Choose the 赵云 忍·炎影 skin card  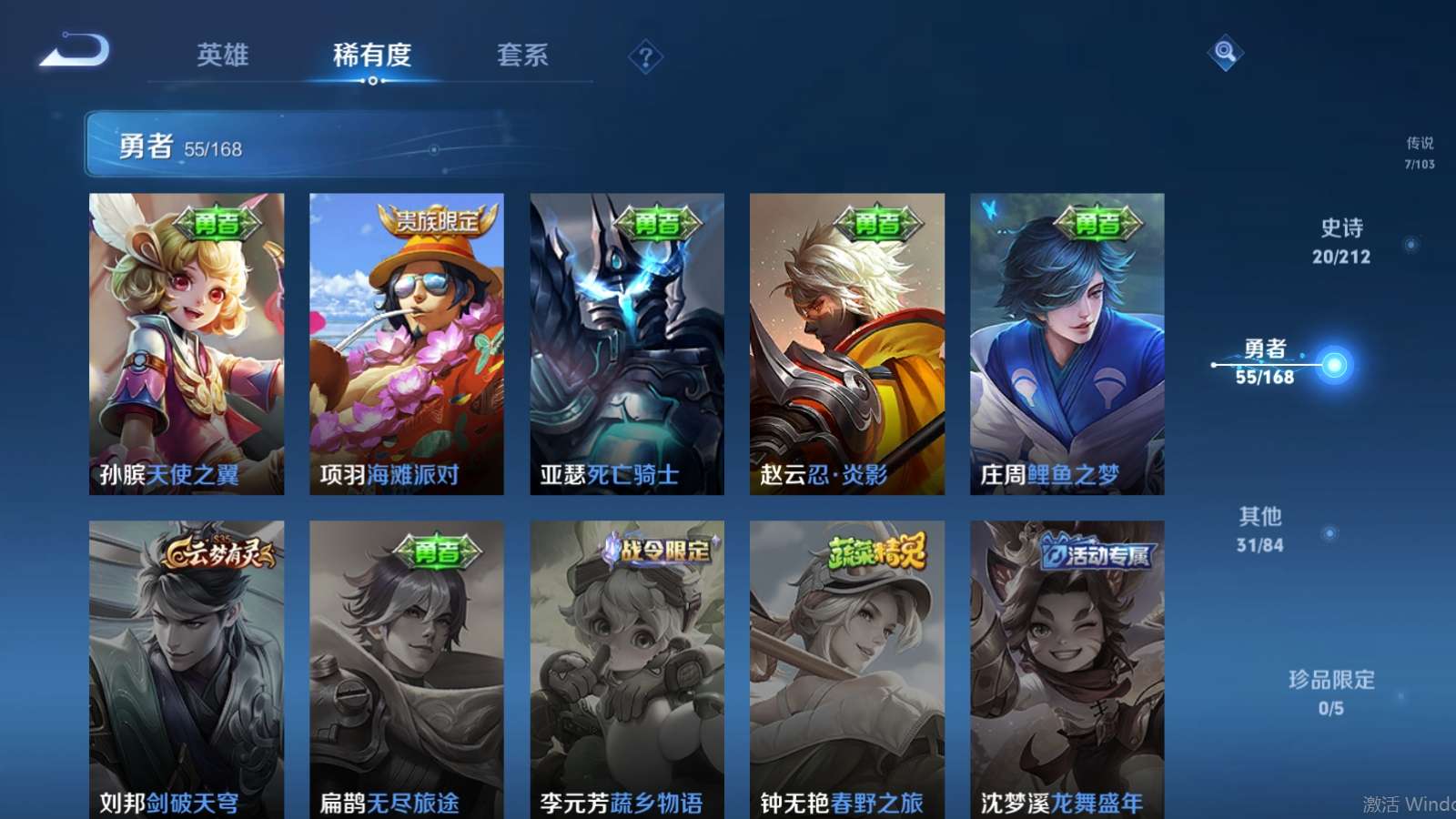(847, 344)
